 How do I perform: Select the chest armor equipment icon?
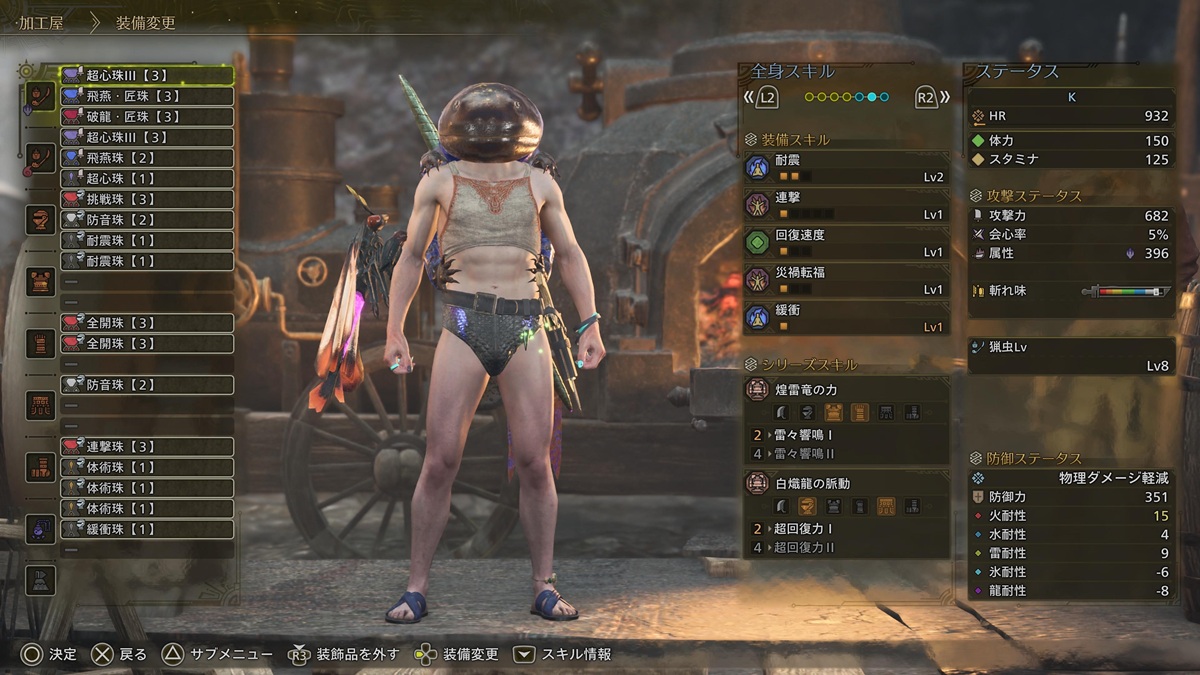41,281
